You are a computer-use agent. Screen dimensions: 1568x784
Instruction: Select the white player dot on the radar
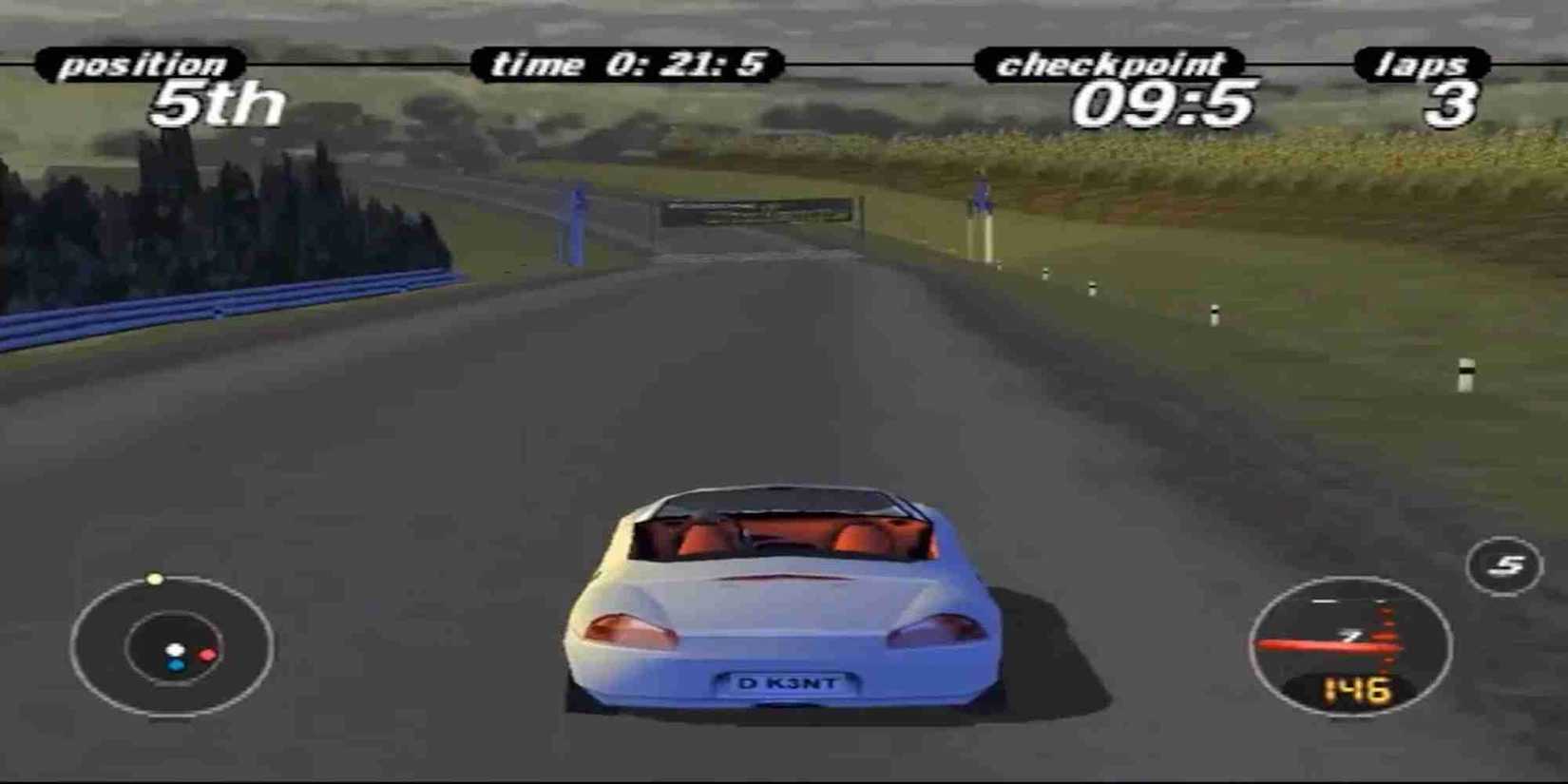point(175,650)
